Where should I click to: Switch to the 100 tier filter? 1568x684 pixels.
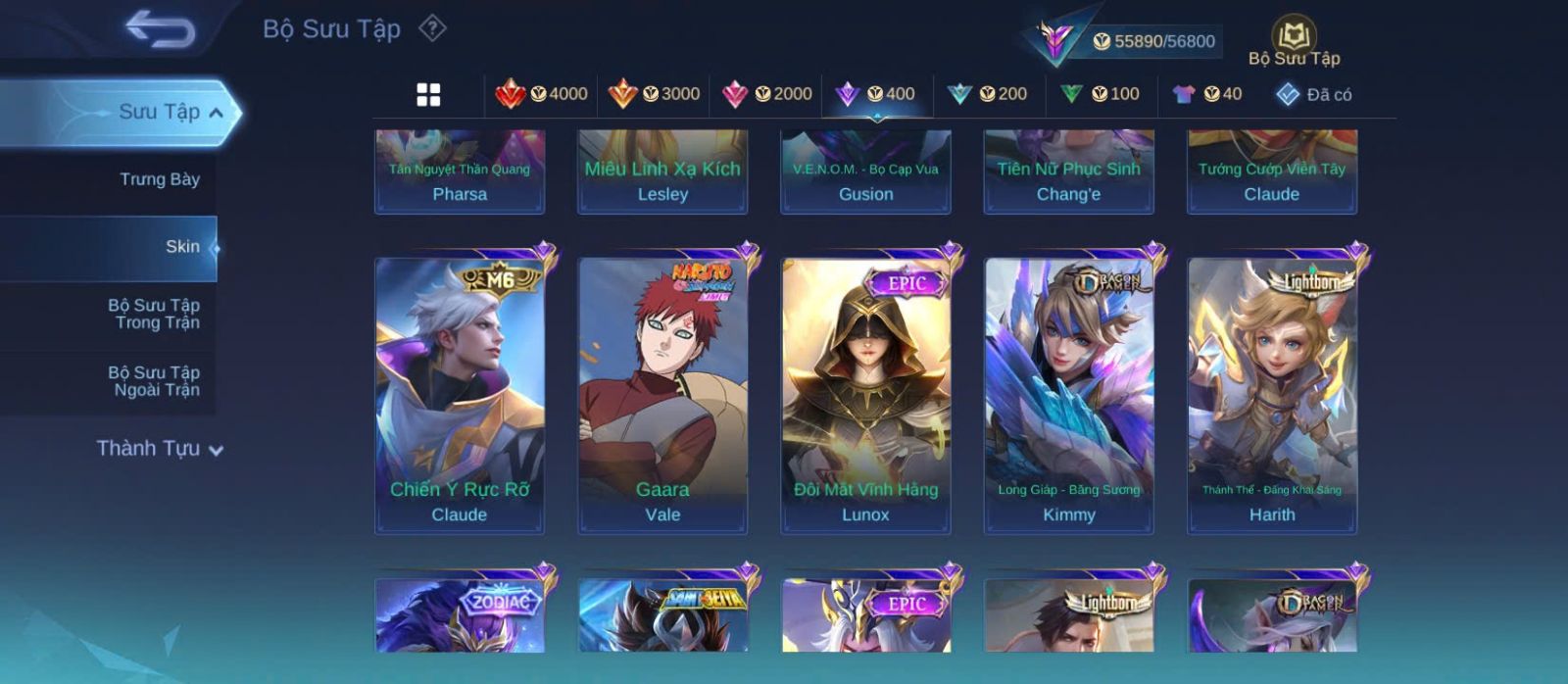click(x=1100, y=94)
